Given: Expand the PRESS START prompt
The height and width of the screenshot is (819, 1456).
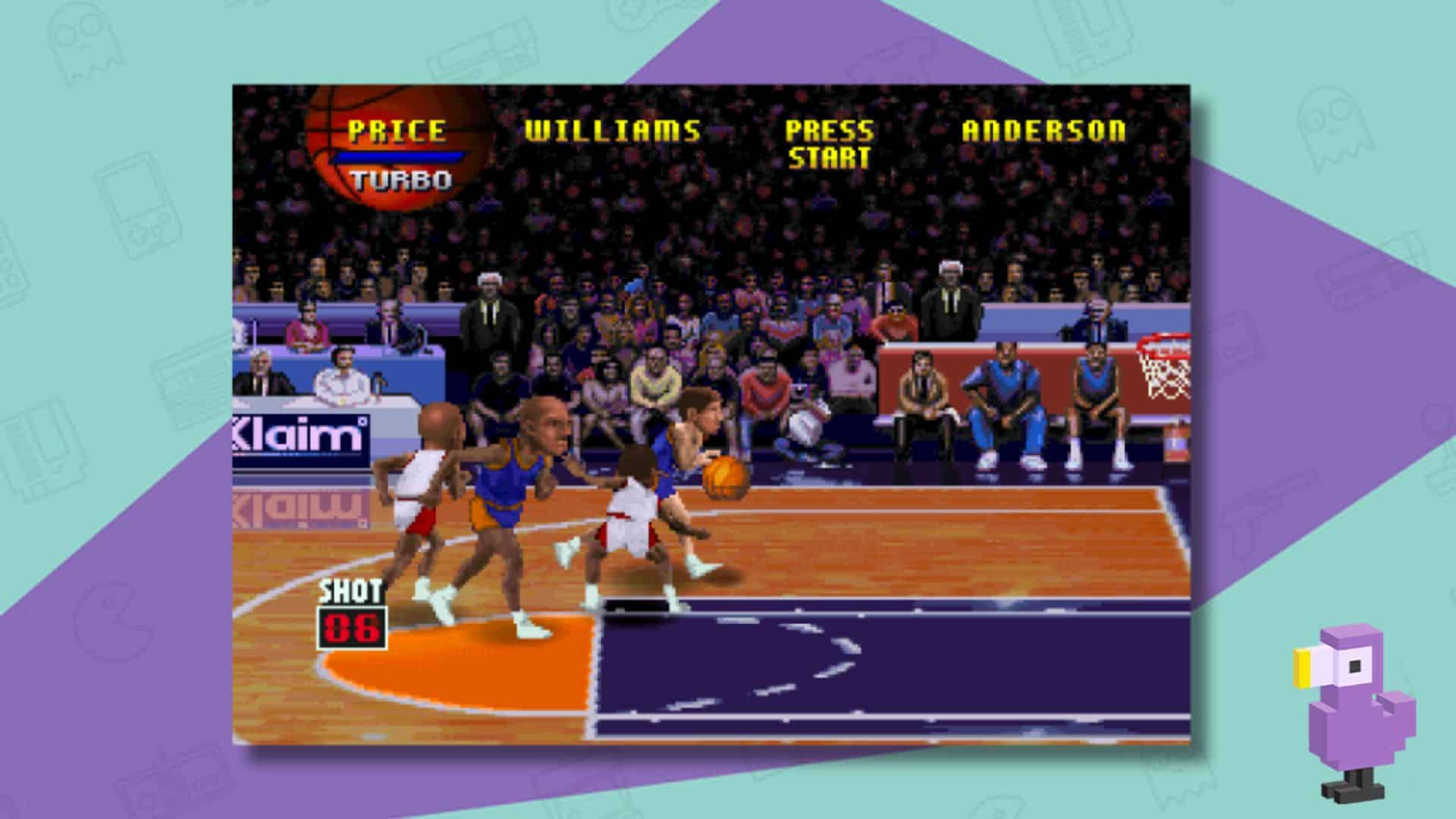Looking at the screenshot, I should click(x=830, y=144).
